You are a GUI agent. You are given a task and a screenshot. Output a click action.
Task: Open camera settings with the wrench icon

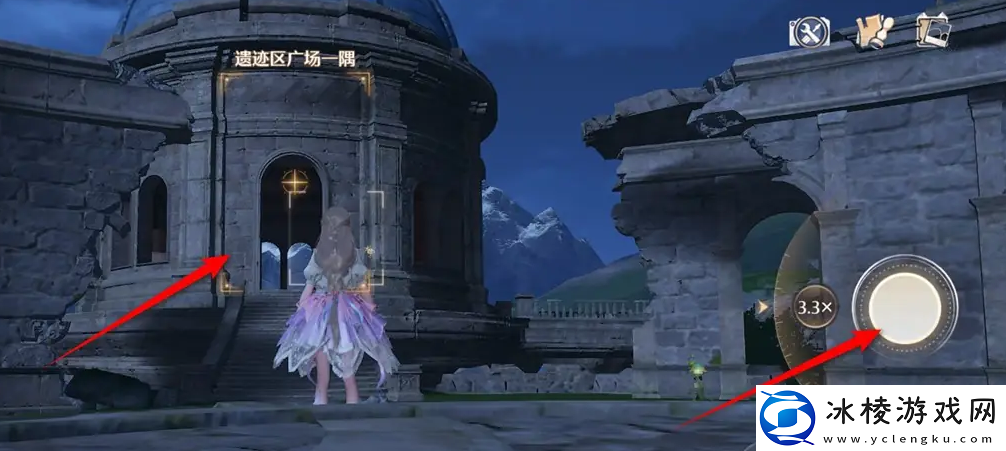(x=808, y=32)
